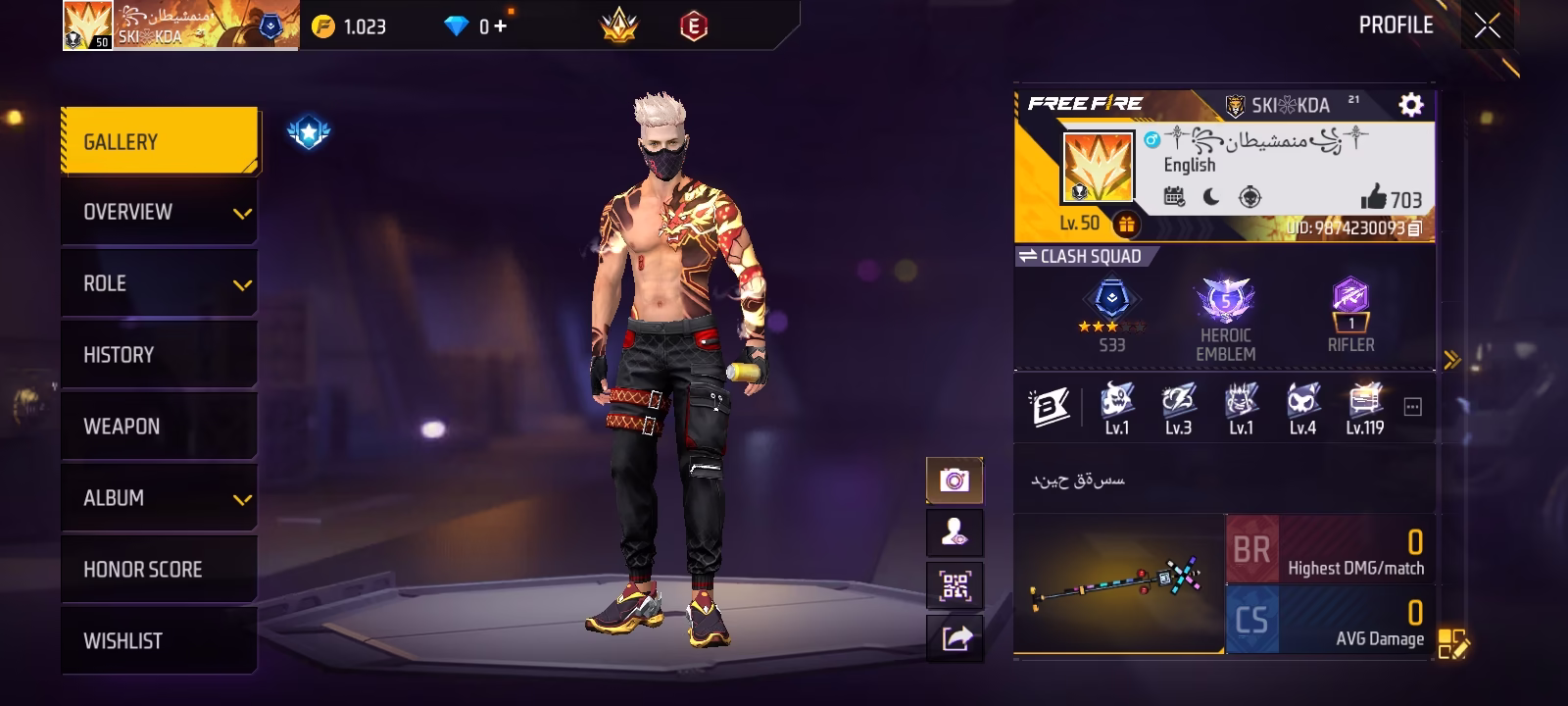This screenshot has width=1568, height=706.
Task: Expand the Overview section
Action: pos(160,212)
